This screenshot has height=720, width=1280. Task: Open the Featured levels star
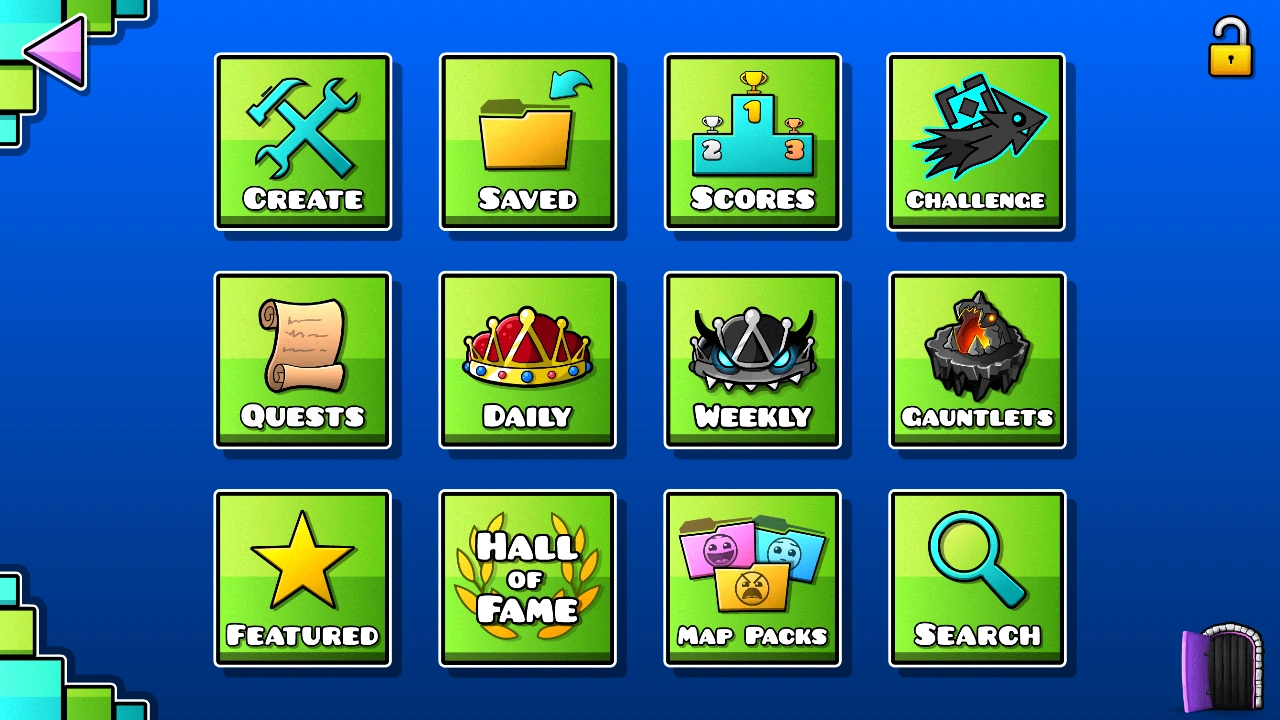tap(303, 578)
